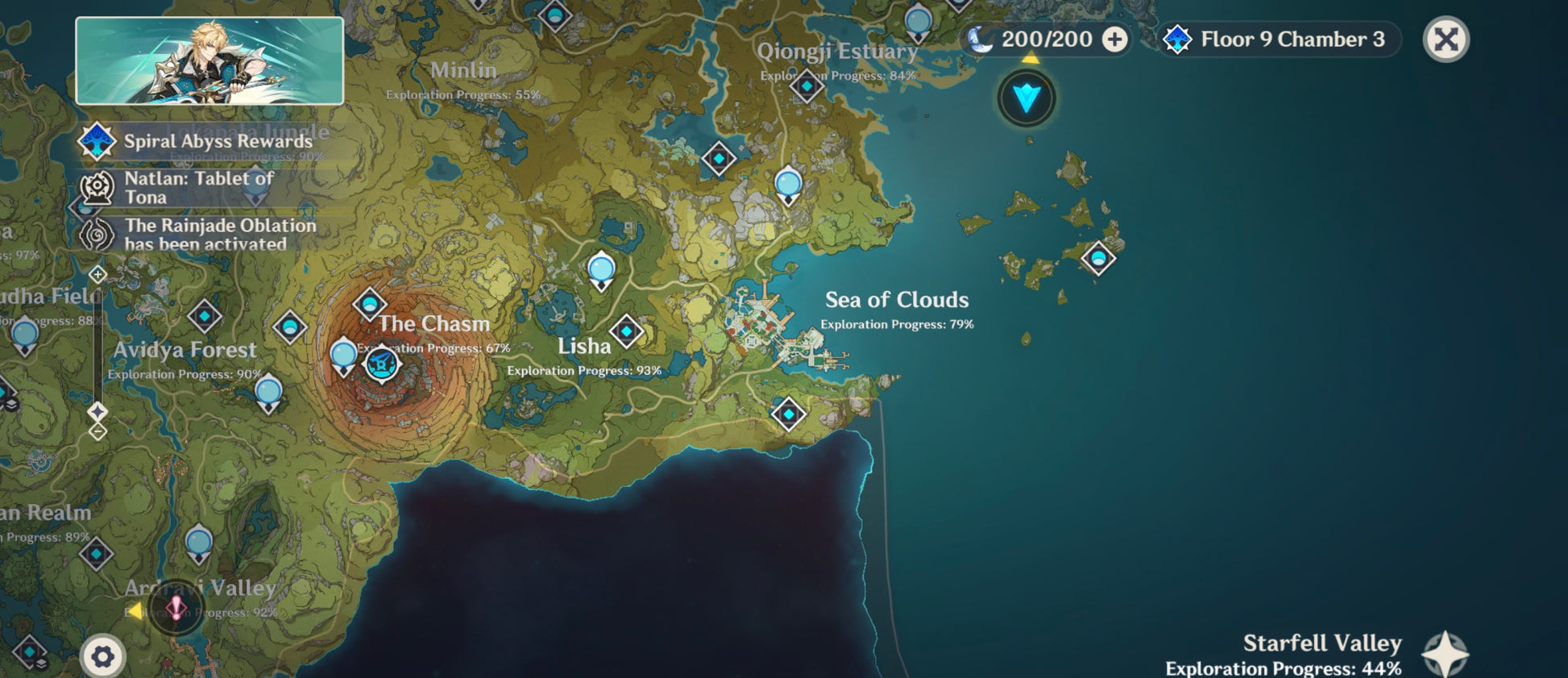
Task: Zoom in using the map slider's plus
Action: (97, 275)
